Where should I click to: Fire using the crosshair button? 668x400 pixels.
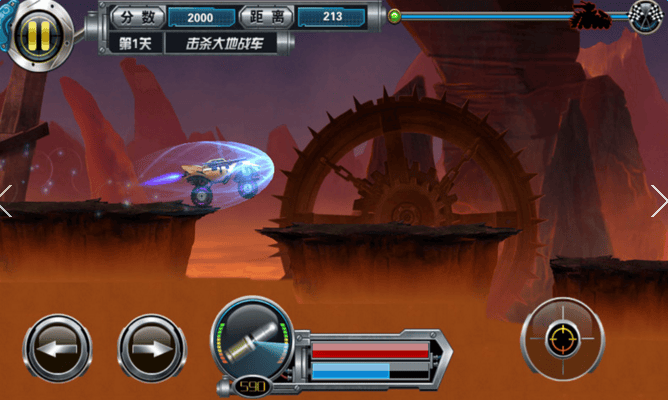click(562, 340)
